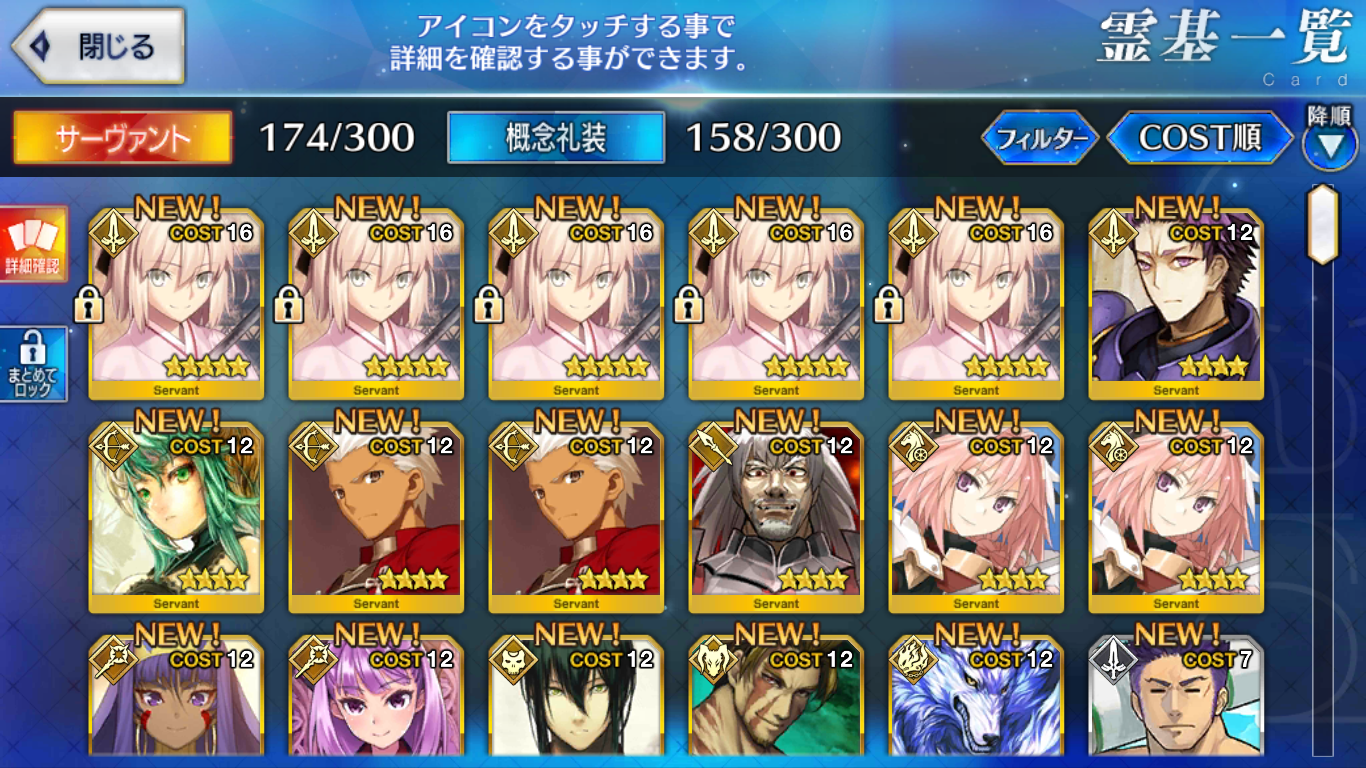
Task: Open the COST順 sort order dropdown
Action: [1200, 138]
